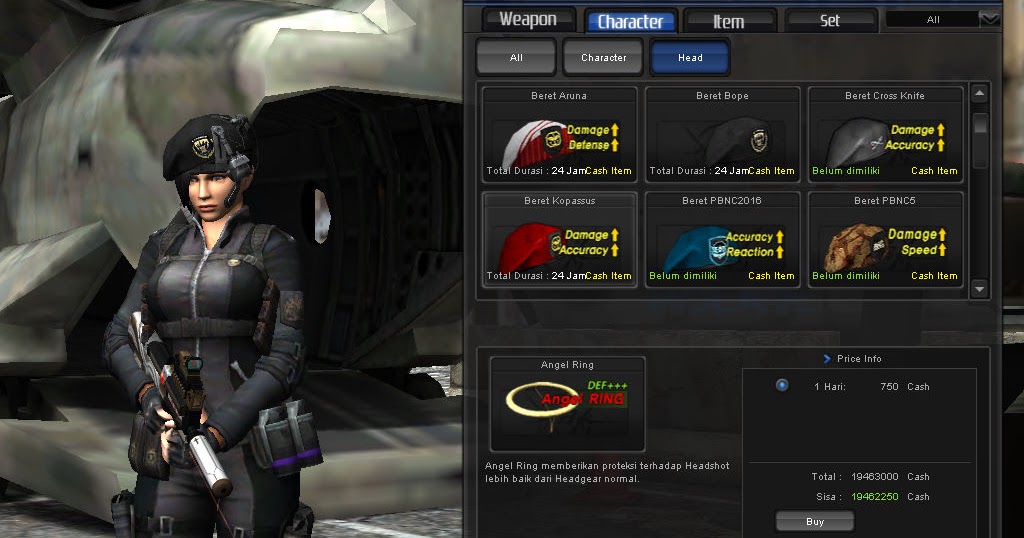Click the item list scroll-down arrow
This screenshot has width=1024, height=538.
coord(980,288)
